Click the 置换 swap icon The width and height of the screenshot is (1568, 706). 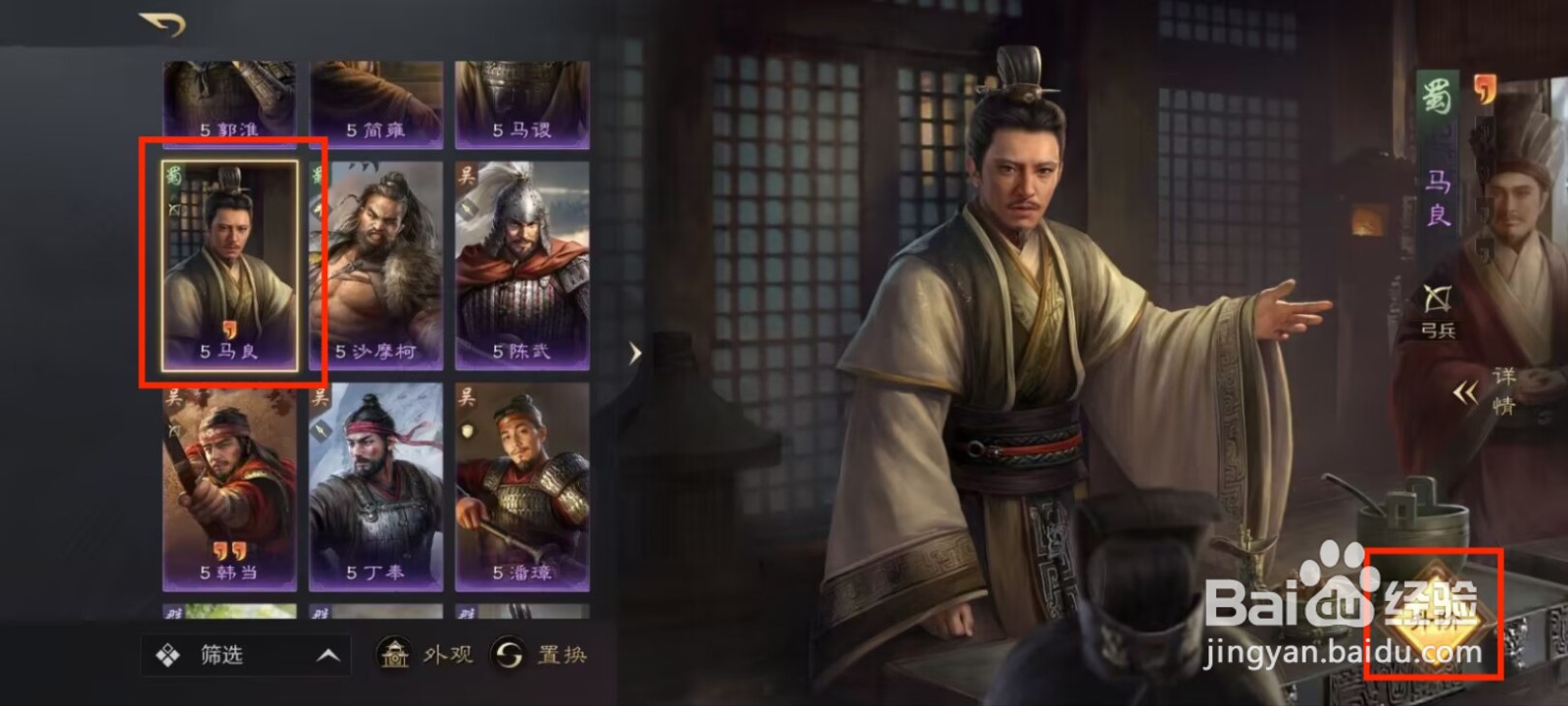(508, 655)
